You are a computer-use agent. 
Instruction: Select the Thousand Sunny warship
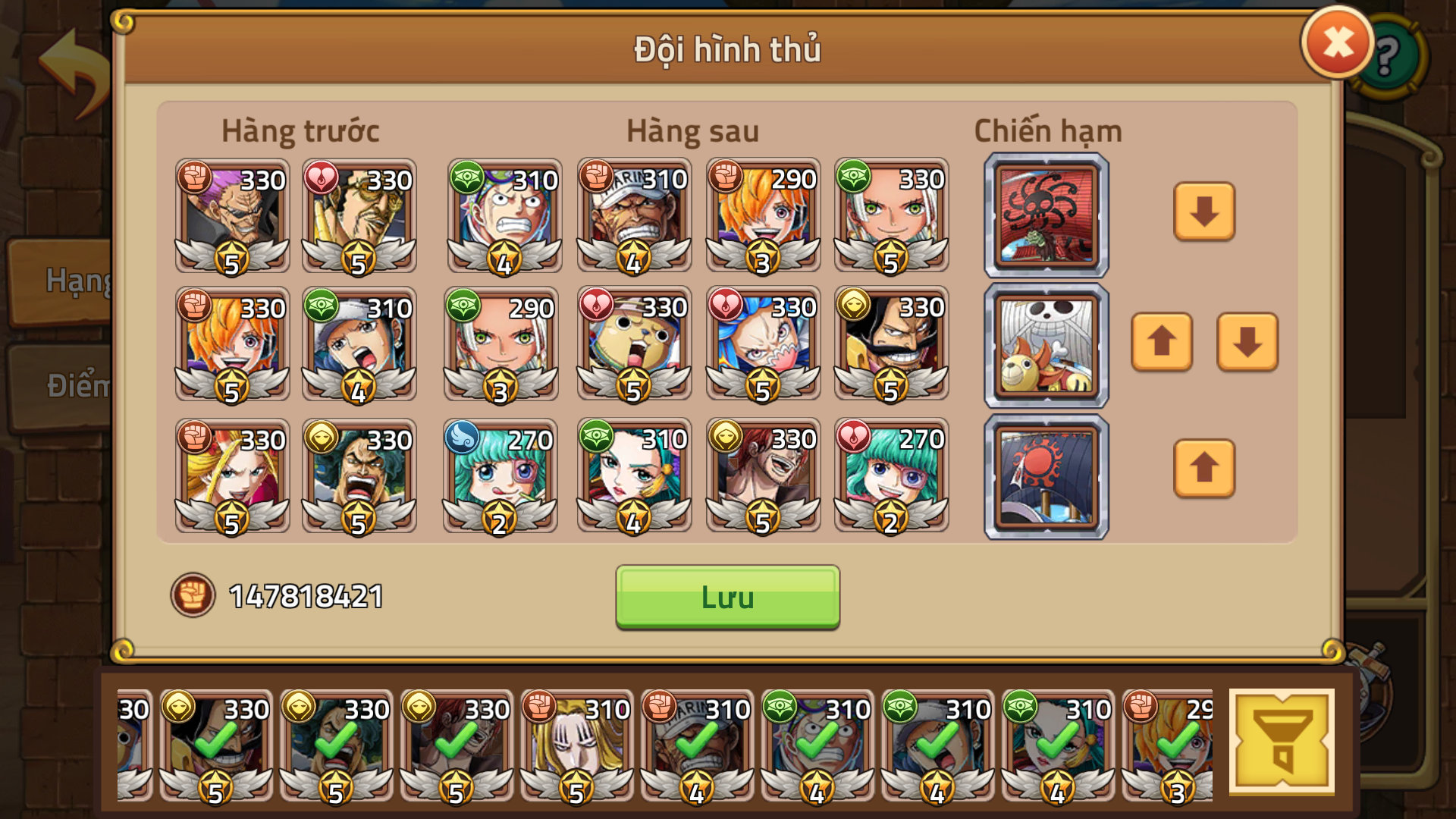1046,345
